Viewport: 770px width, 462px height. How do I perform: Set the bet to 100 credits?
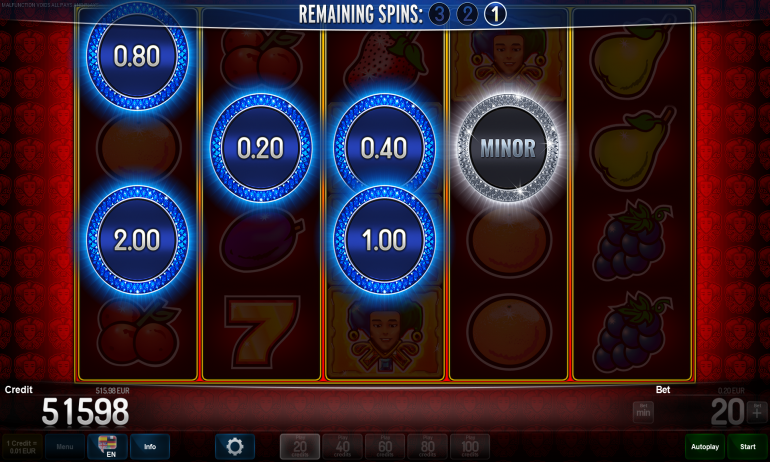point(470,446)
